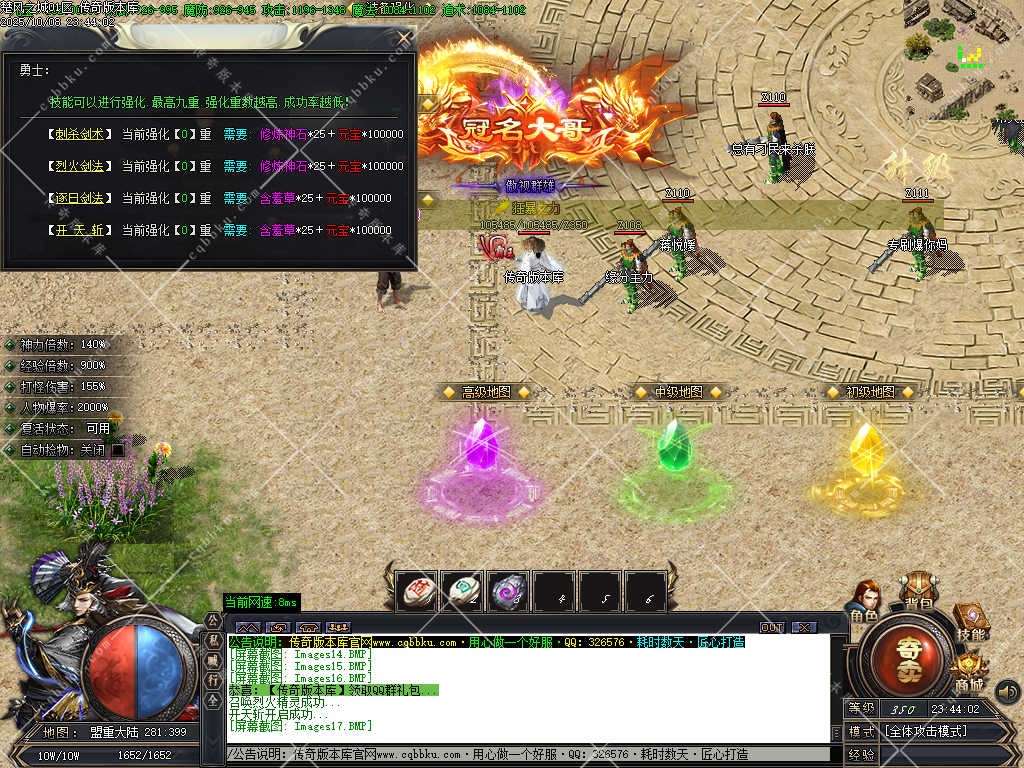Screen dimensions: 1024x768
Task: Use the green rune stone in hotbar slot 2
Action: tap(462, 591)
